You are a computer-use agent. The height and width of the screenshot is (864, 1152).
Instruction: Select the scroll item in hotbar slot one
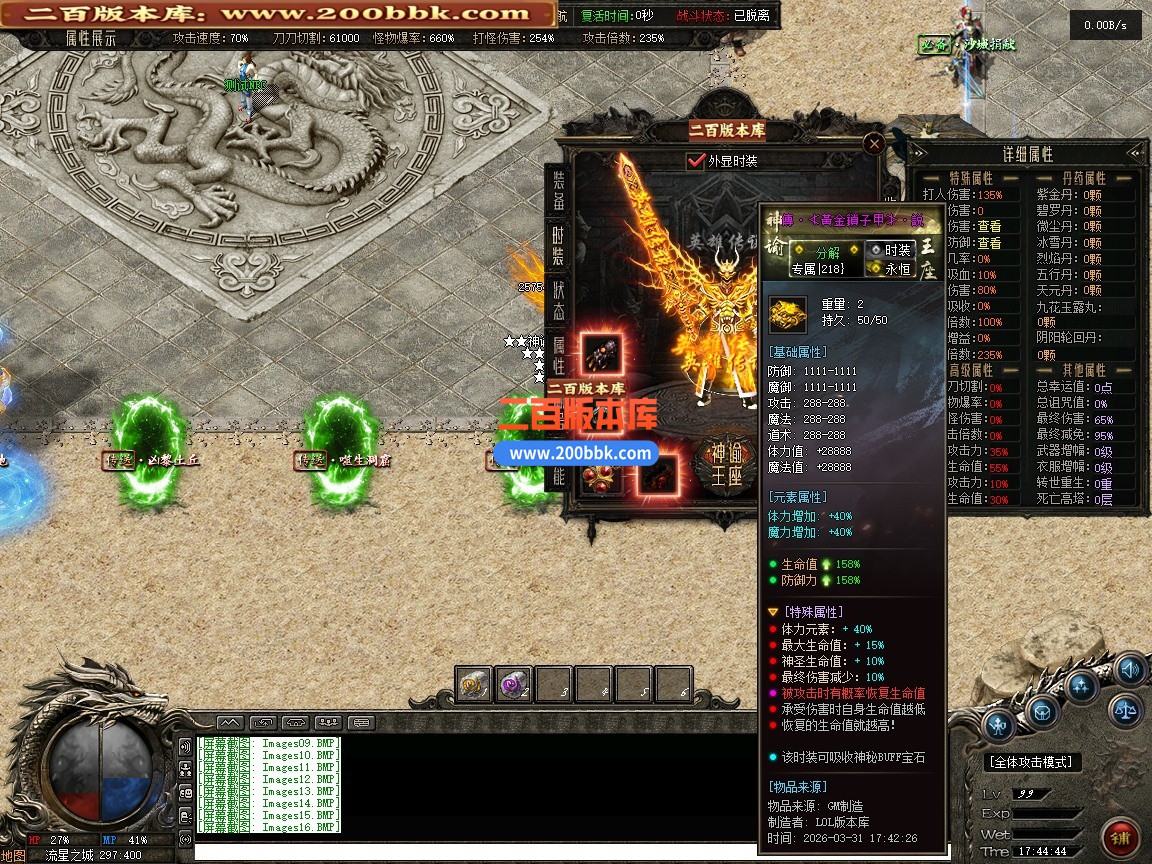tap(474, 685)
